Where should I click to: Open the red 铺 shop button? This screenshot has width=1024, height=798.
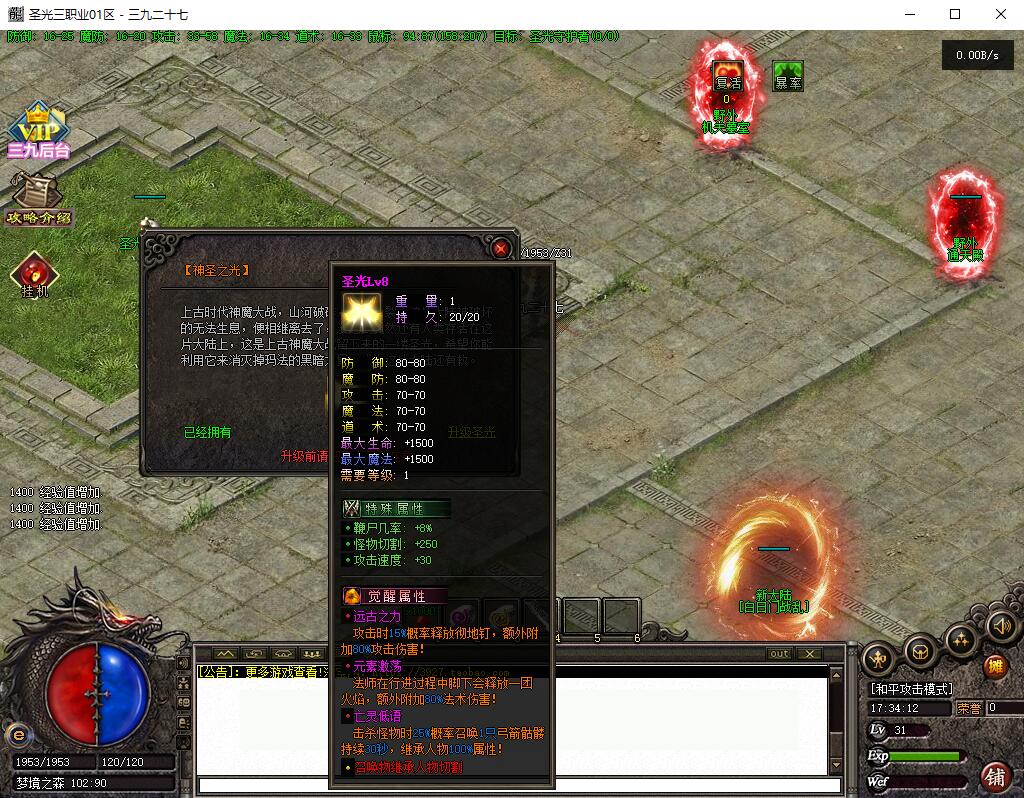pos(995,775)
